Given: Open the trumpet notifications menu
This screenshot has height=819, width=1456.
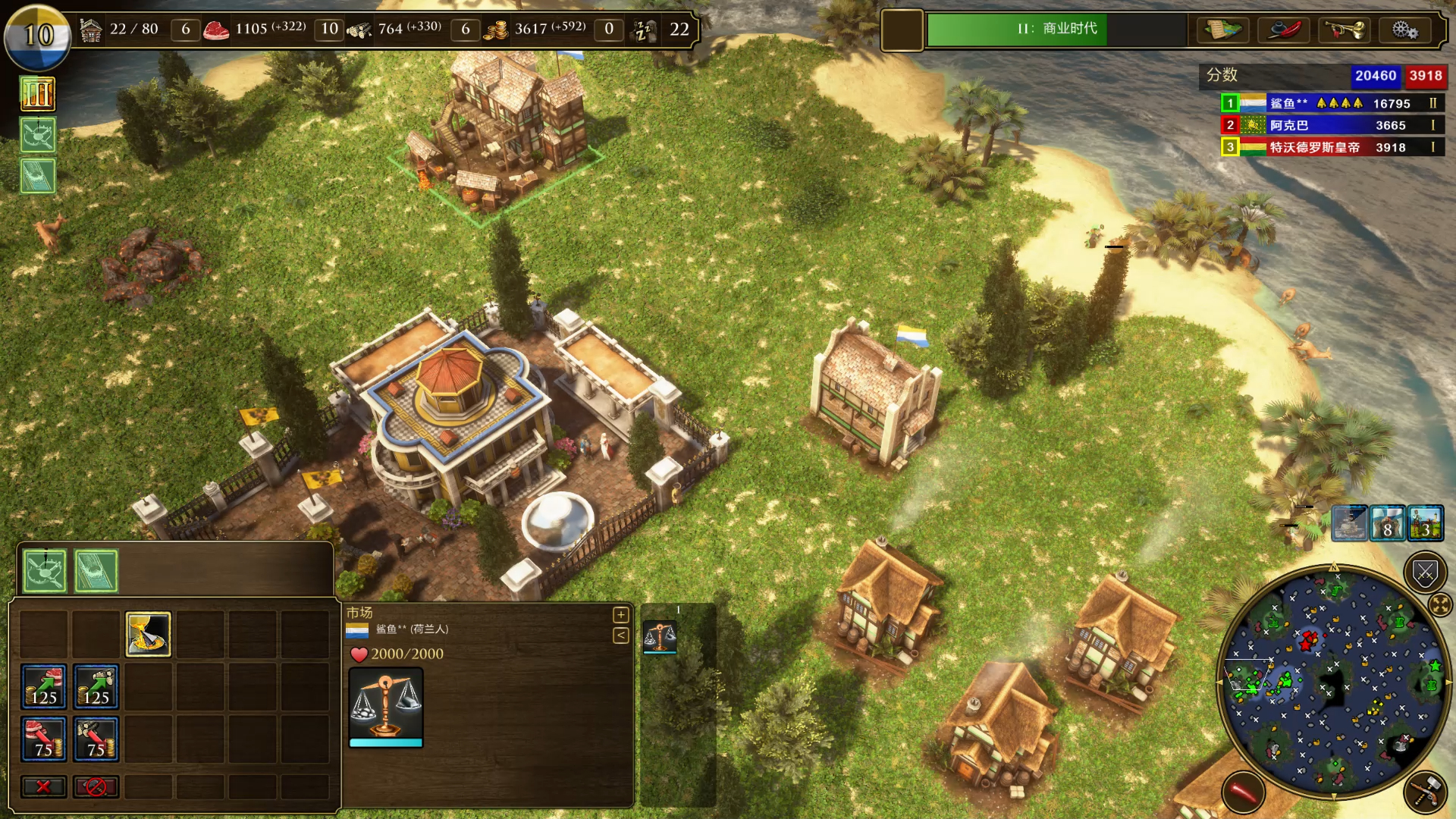Looking at the screenshot, I should 1344,30.
